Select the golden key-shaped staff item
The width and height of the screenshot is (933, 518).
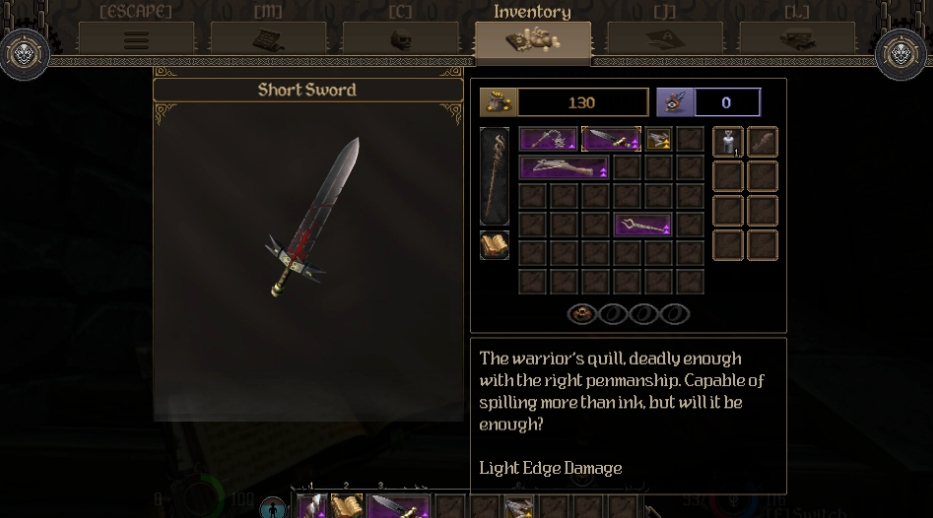tap(642, 225)
